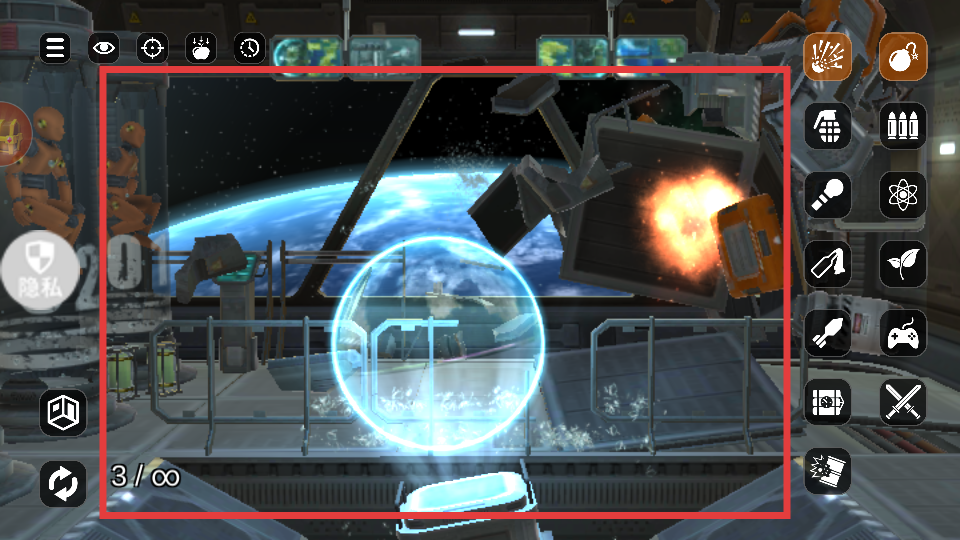Toggle the eye view icon
Screen dimensions: 960x540
coord(104,47)
